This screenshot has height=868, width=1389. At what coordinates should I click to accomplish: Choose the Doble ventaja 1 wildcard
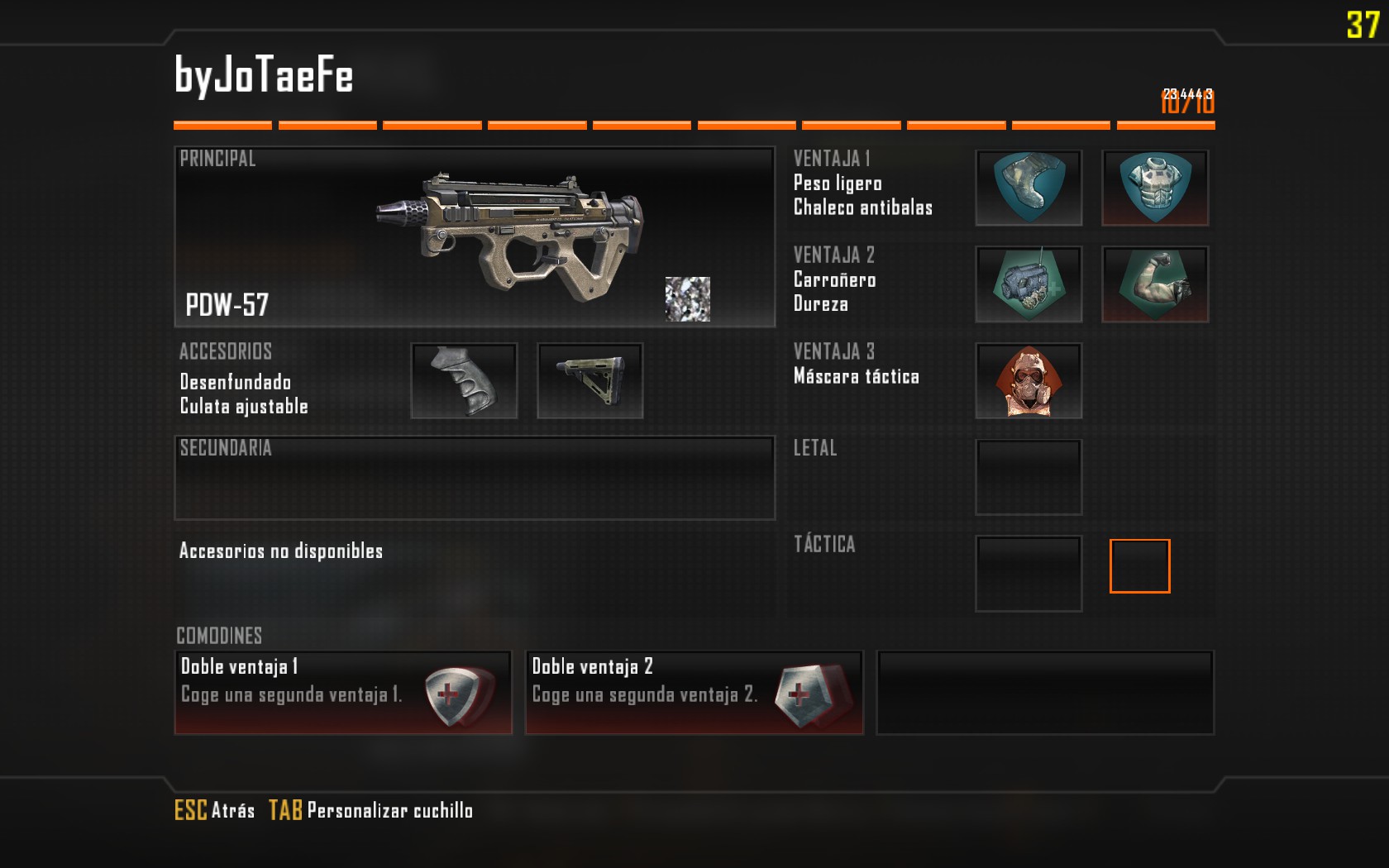click(x=343, y=693)
